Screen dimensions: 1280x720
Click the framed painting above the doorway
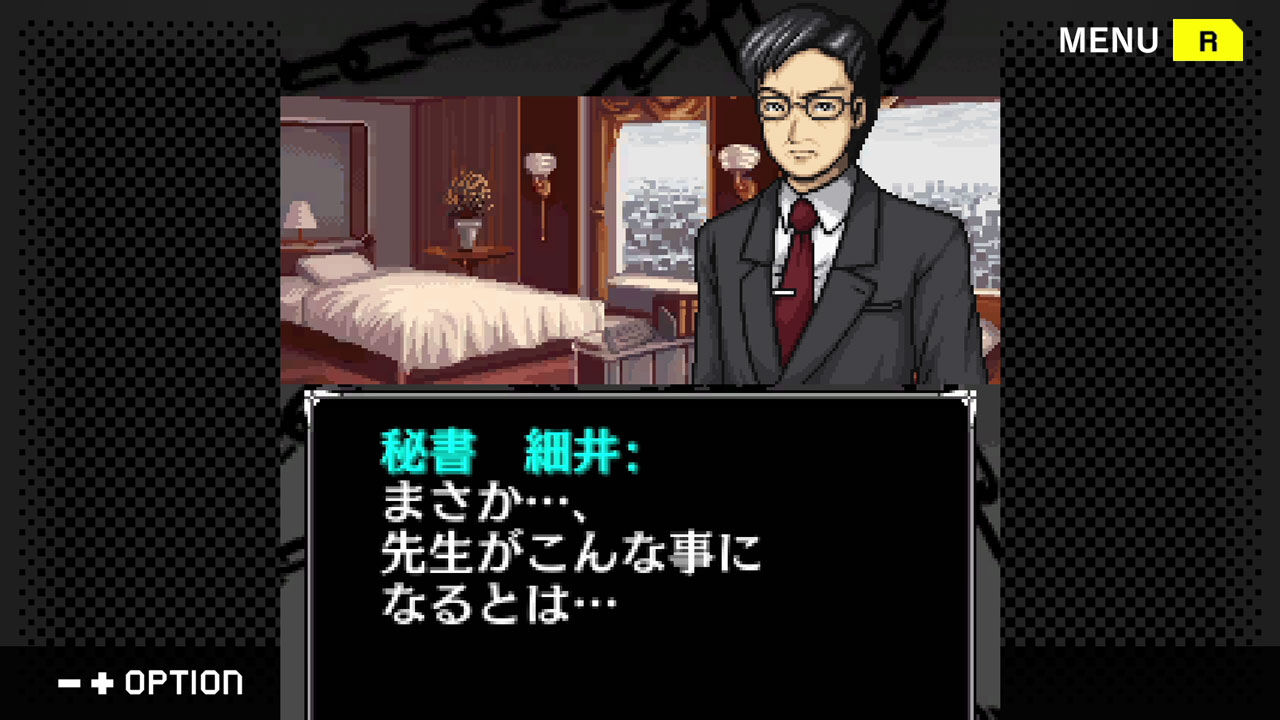pyautogui.click(x=651, y=108)
